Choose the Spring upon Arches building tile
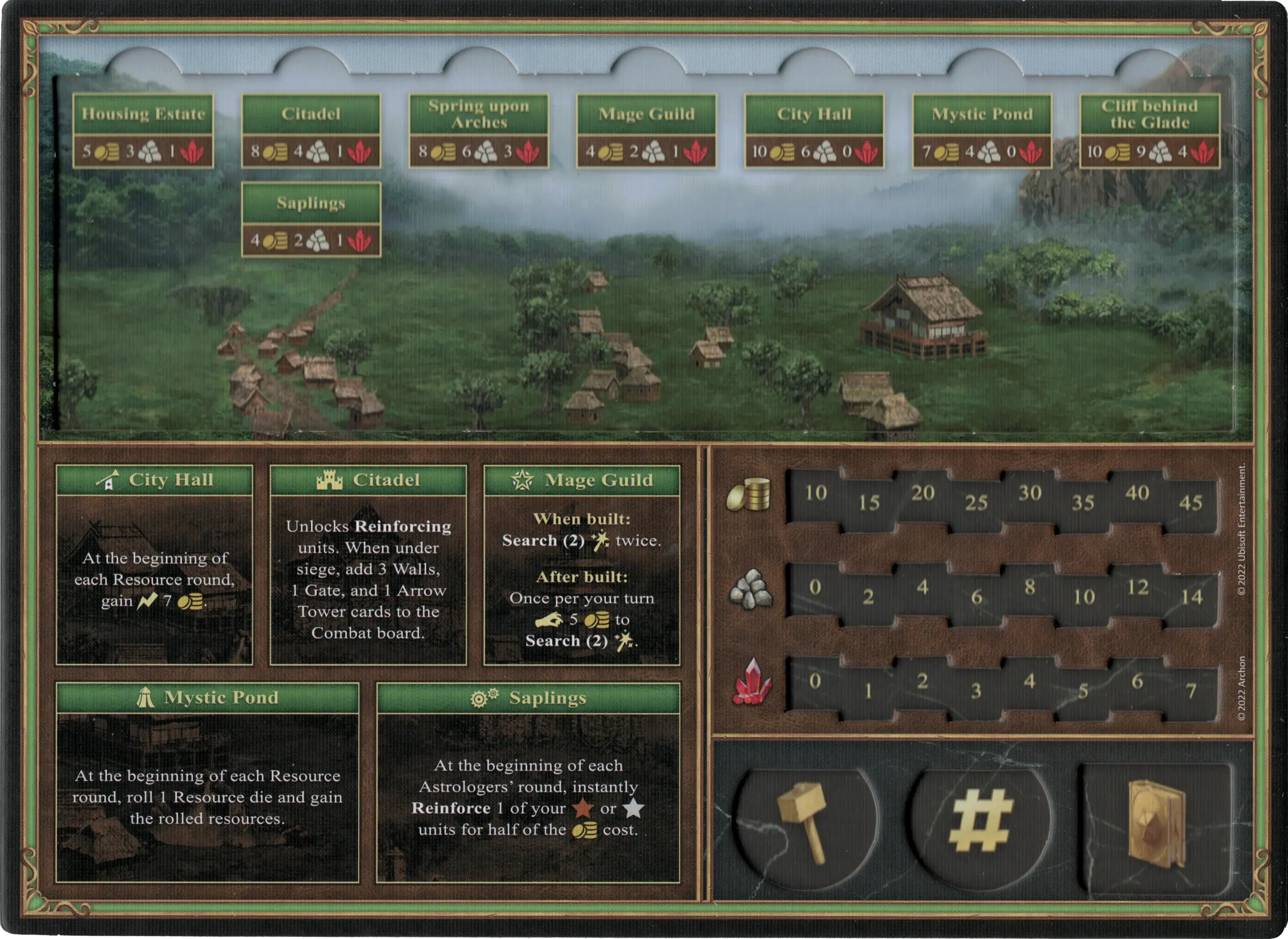This screenshot has height=939, width=1288. tap(479, 131)
